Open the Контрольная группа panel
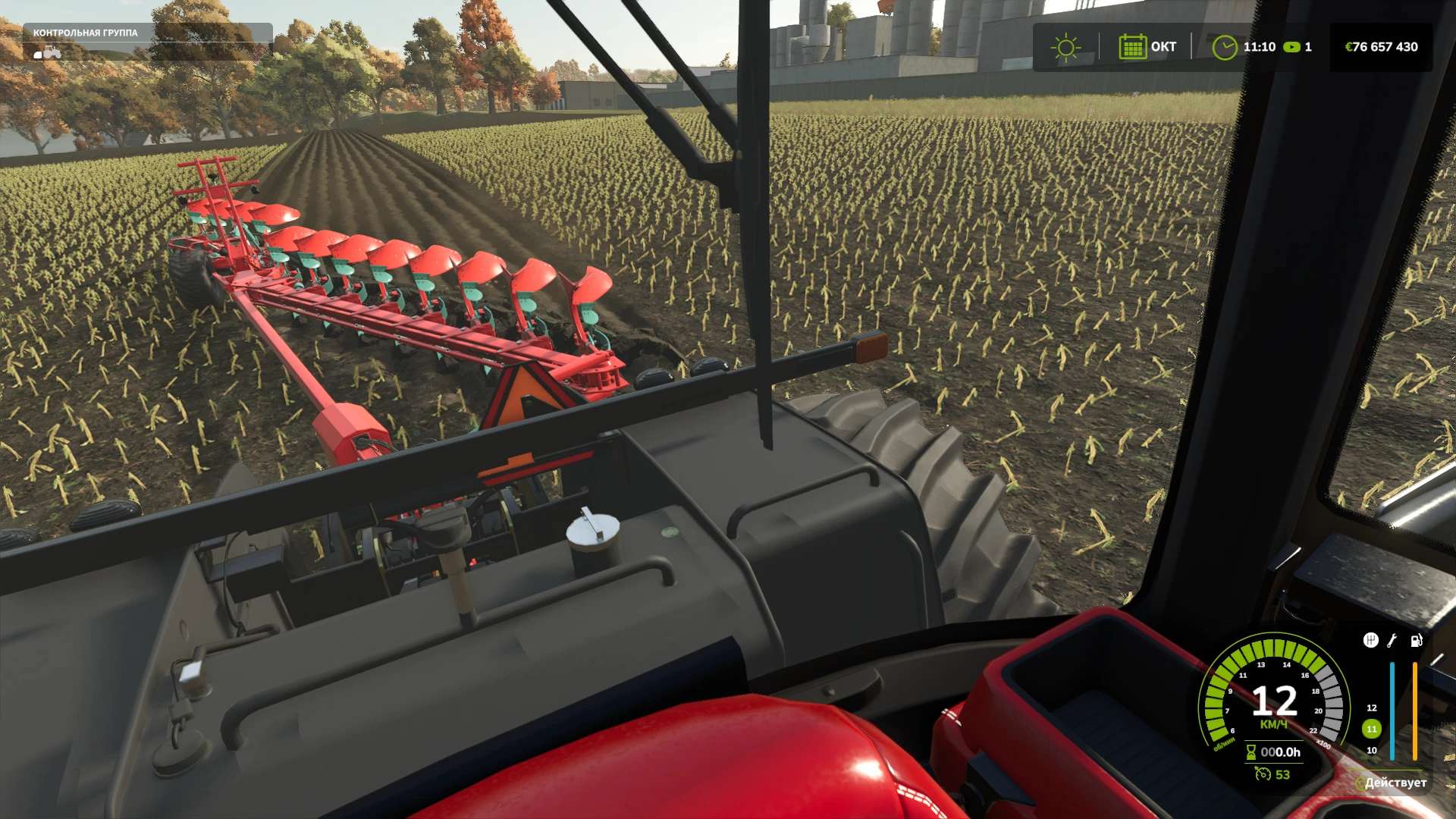 tap(86, 33)
